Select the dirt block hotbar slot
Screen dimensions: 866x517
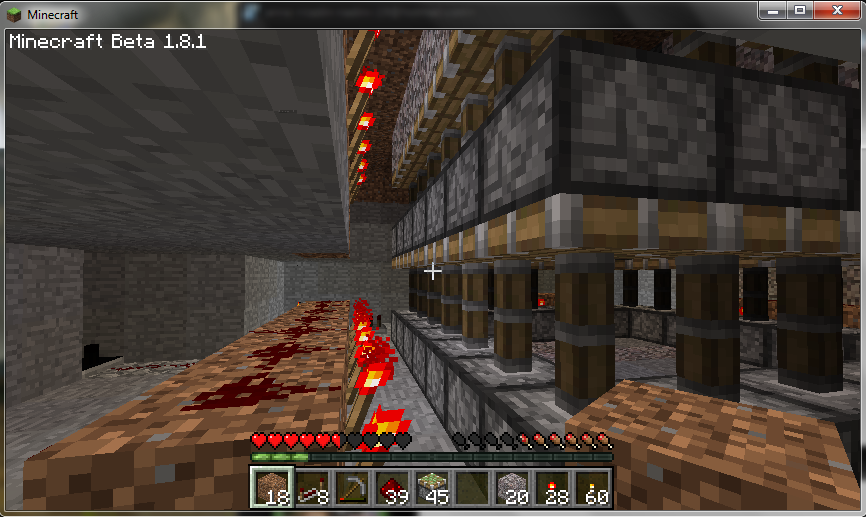270,487
